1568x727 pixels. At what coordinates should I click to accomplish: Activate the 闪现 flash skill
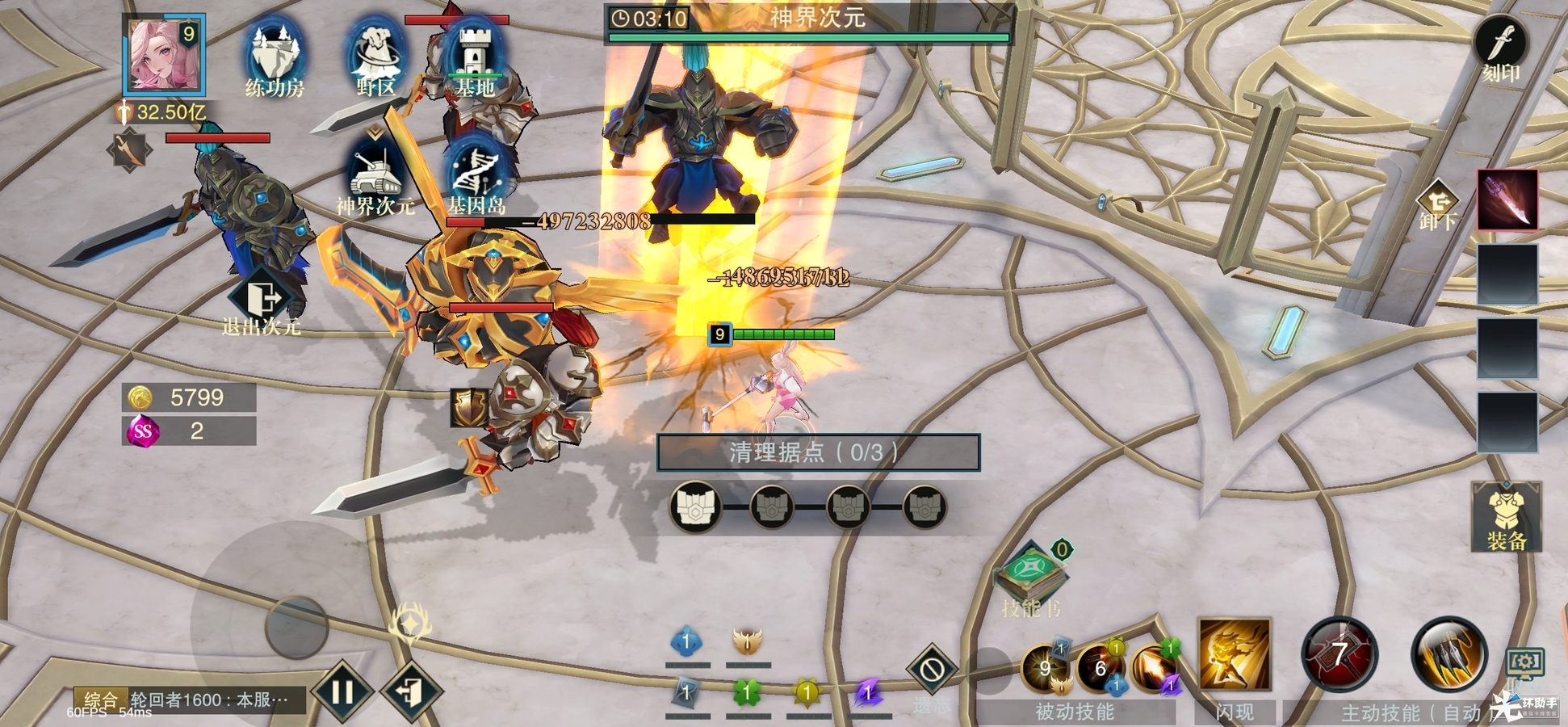(1234, 656)
